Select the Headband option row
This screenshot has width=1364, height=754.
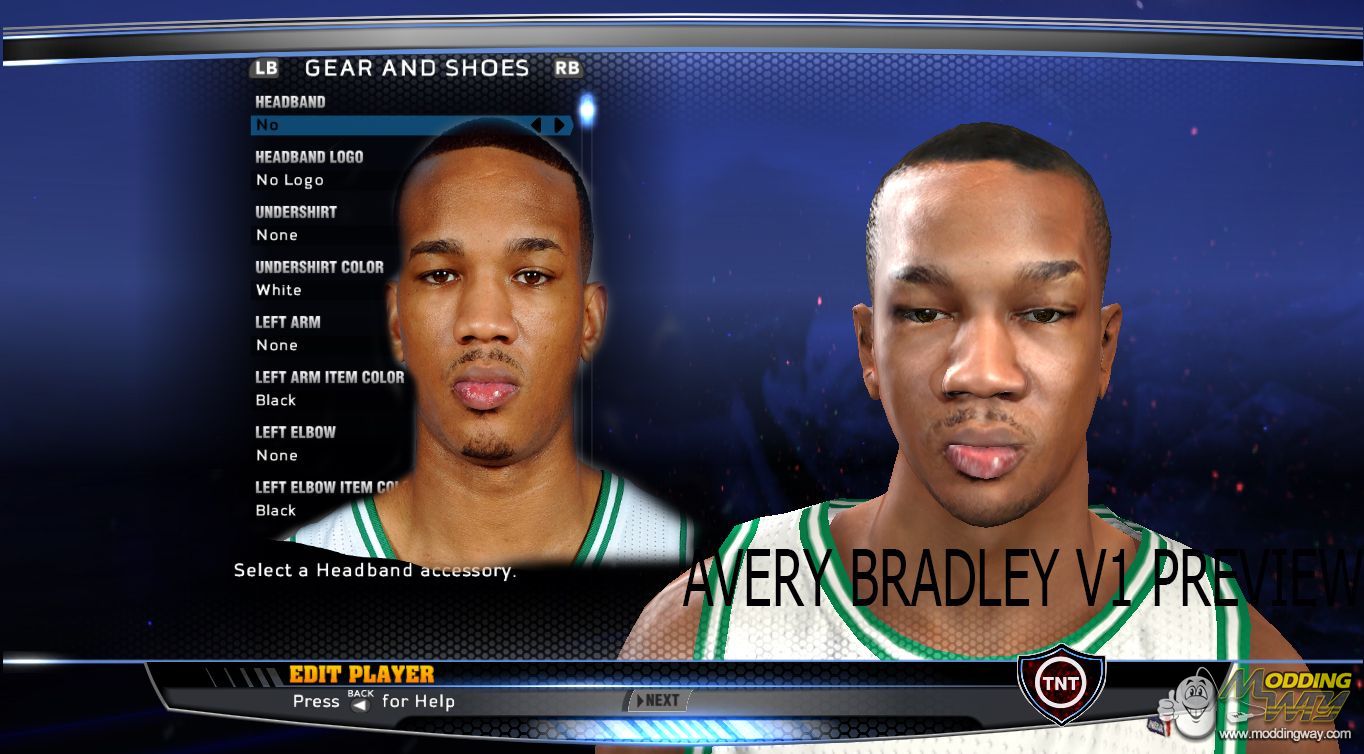(390, 125)
